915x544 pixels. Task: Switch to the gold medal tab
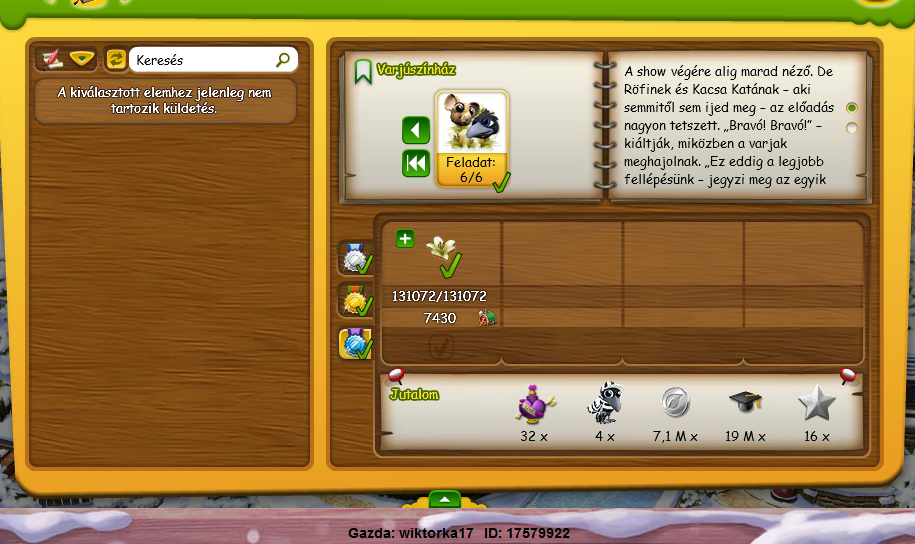point(356,300)
